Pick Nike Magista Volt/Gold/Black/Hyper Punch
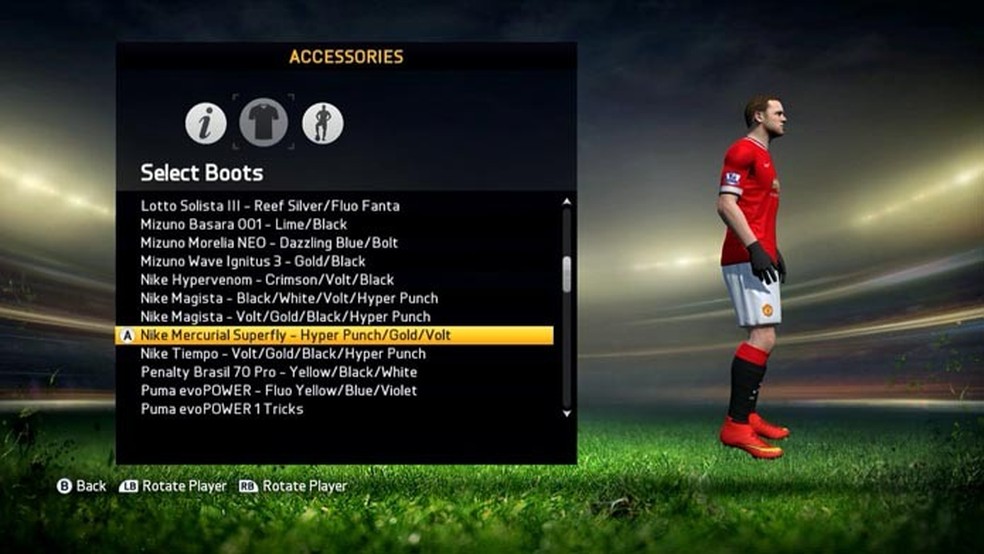The image size is (984, 554). pyautogui.click(x=285, y=317)
